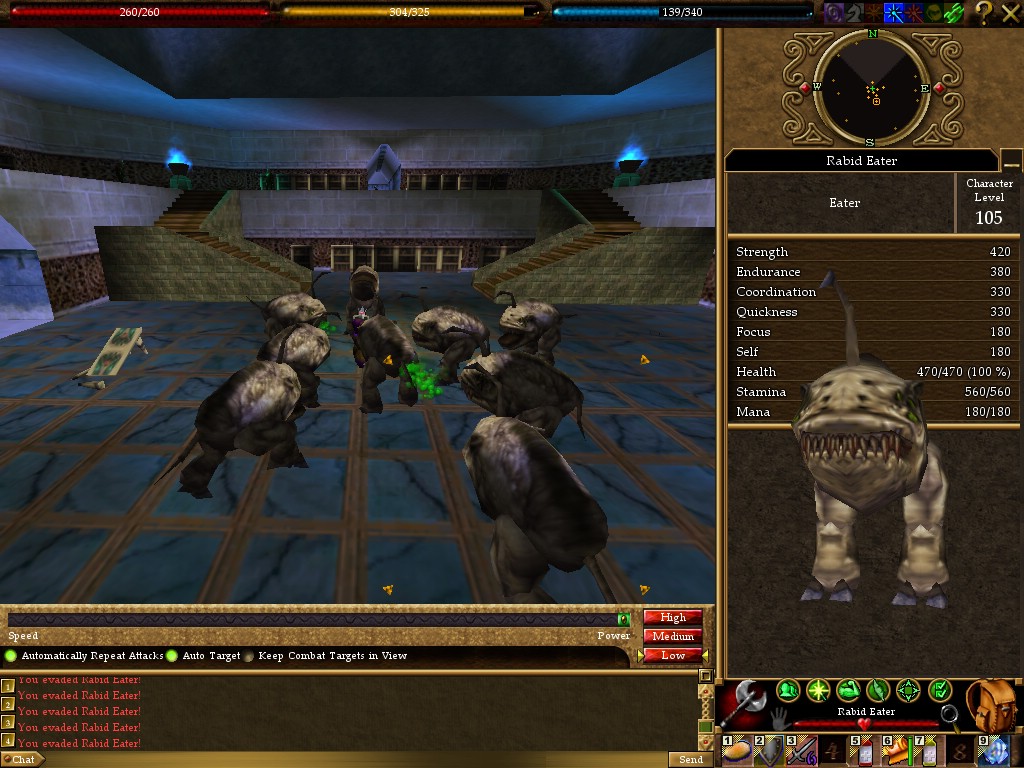Choose the Medium attack height
The width and height of the screenshot is (1024, 768).
click(672, 636)
